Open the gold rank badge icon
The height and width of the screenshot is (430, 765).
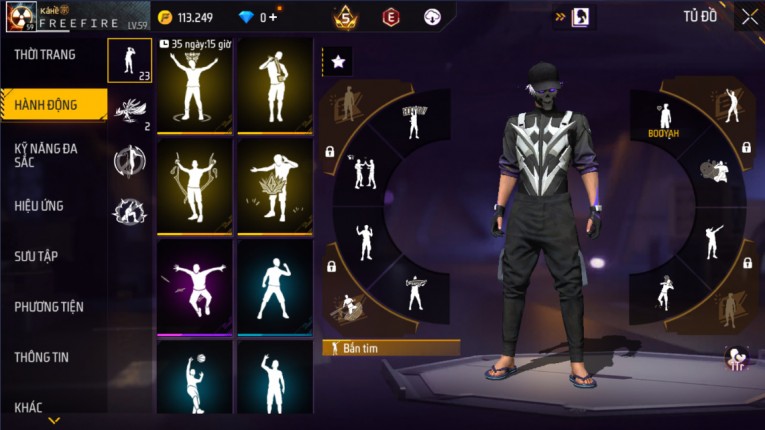(x=346, y=17)
